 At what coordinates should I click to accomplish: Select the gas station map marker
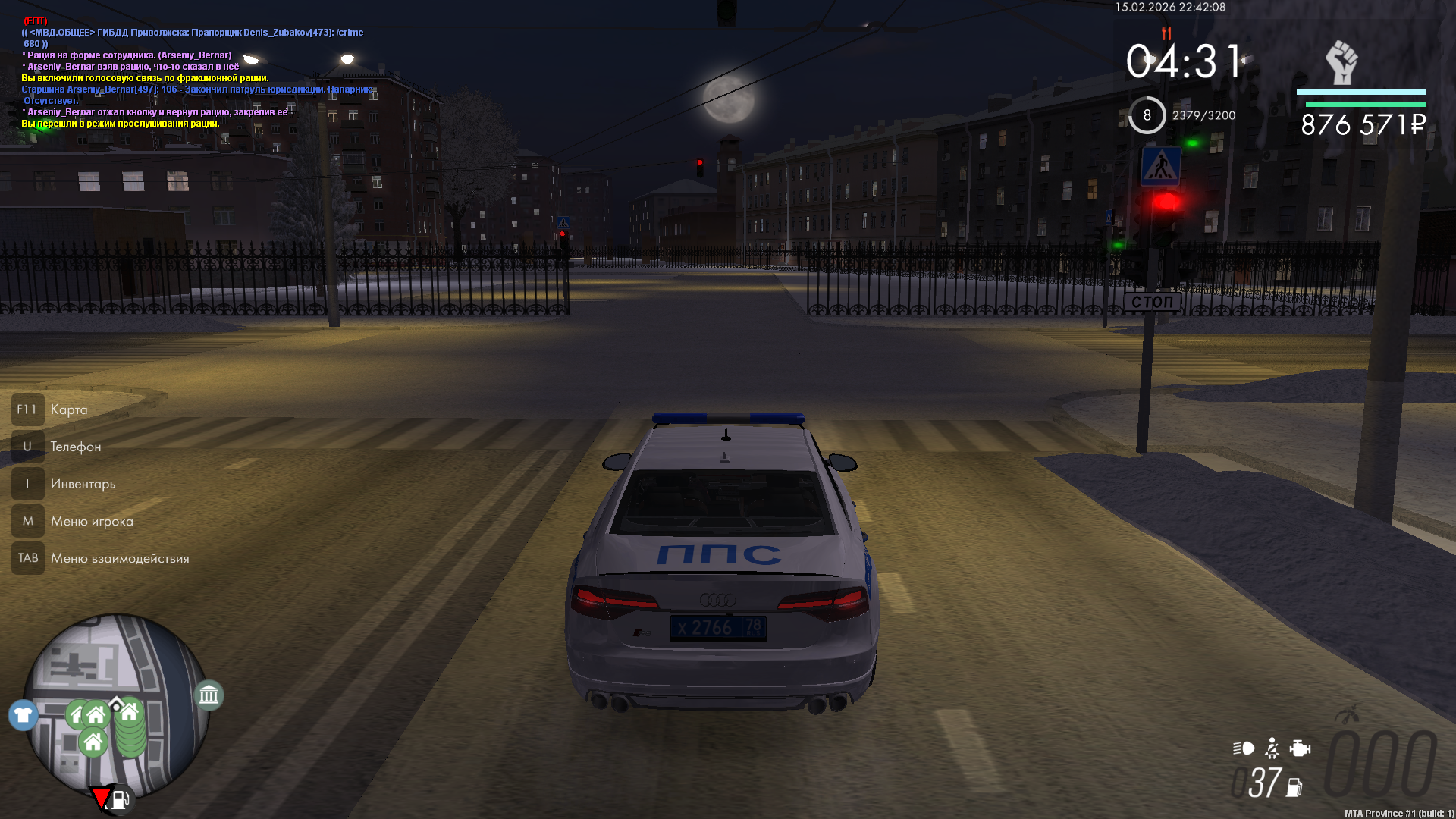[x=120, y=799]
